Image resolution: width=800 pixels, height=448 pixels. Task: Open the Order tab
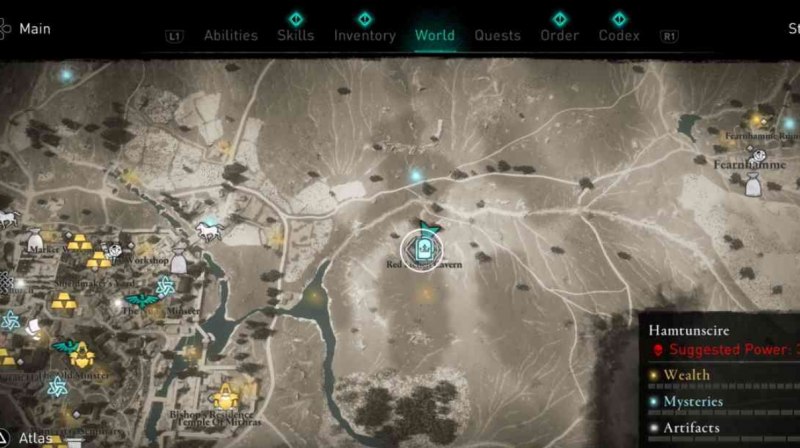[x=559, y=35]
